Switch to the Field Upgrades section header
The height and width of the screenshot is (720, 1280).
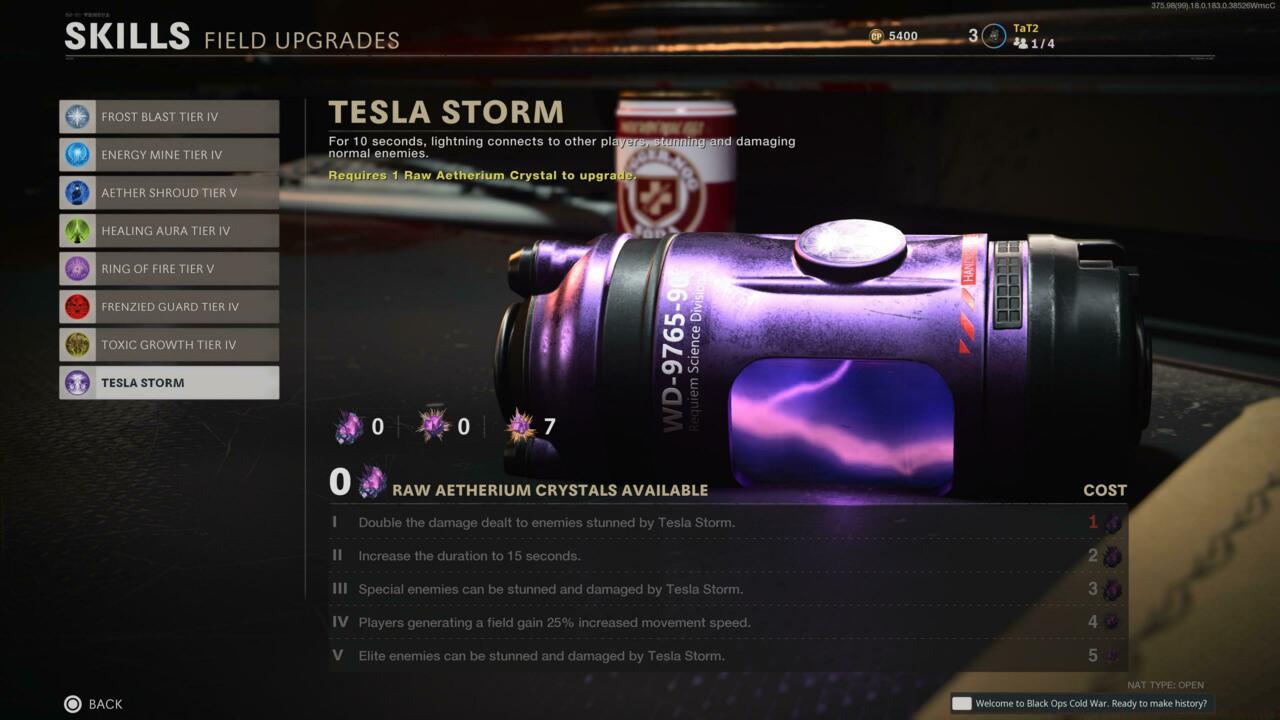pos(301,41)
